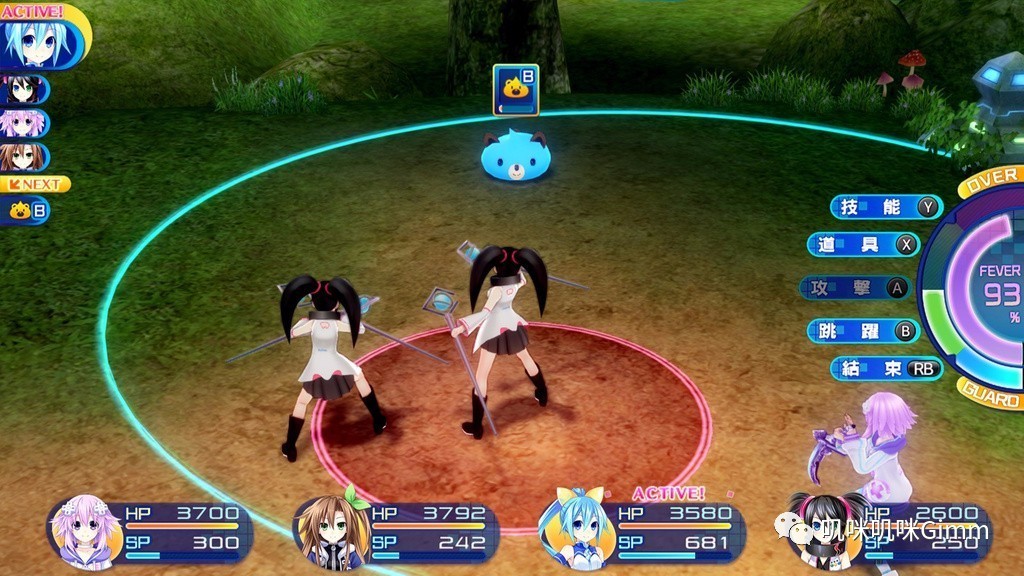Viewport: 1024px width, 576px height.
Task: Click the black-haired girl's turn order portrait
Action: point(24,90)
